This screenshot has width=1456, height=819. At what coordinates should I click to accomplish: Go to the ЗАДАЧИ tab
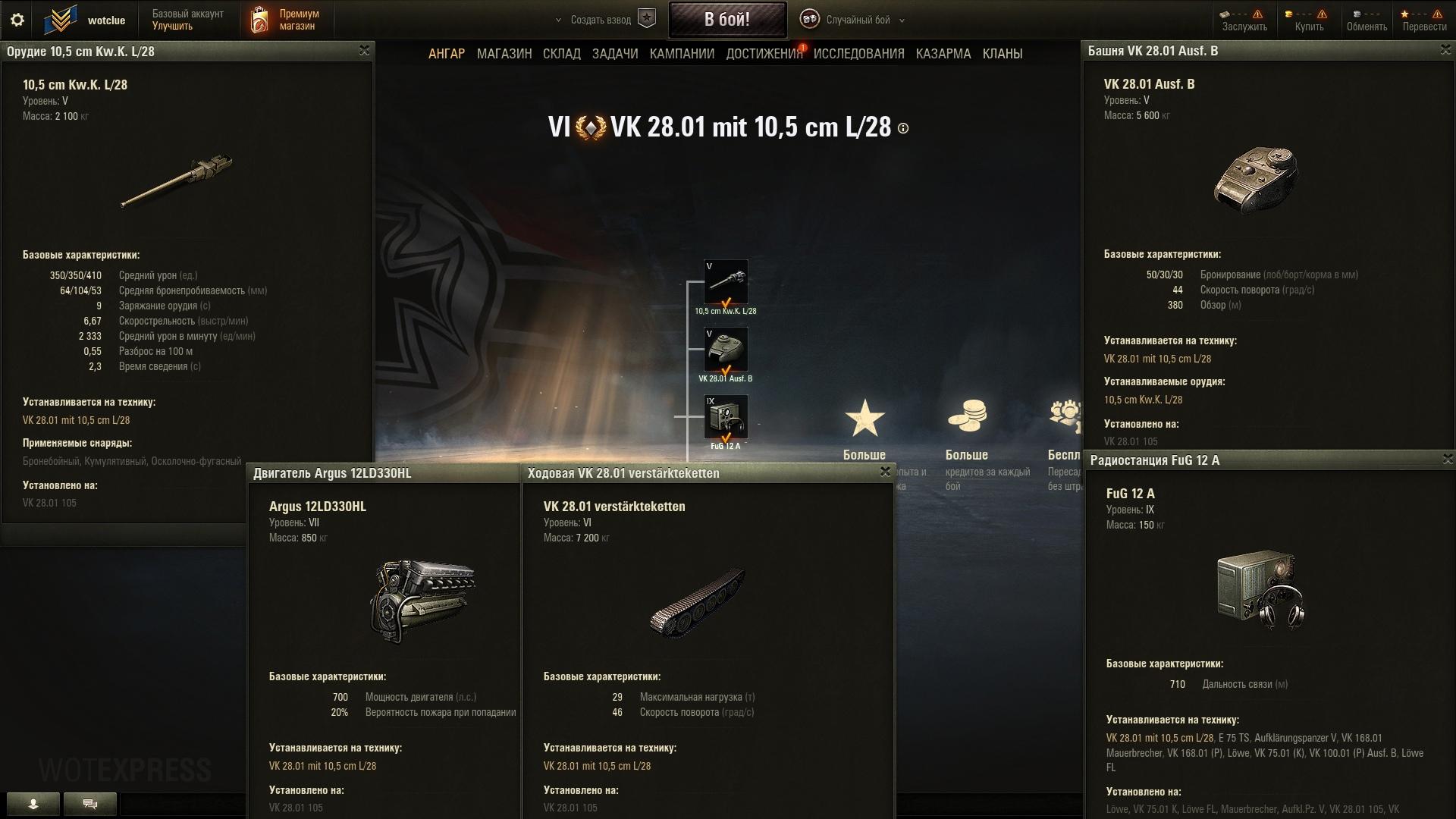tap(615, 54)
